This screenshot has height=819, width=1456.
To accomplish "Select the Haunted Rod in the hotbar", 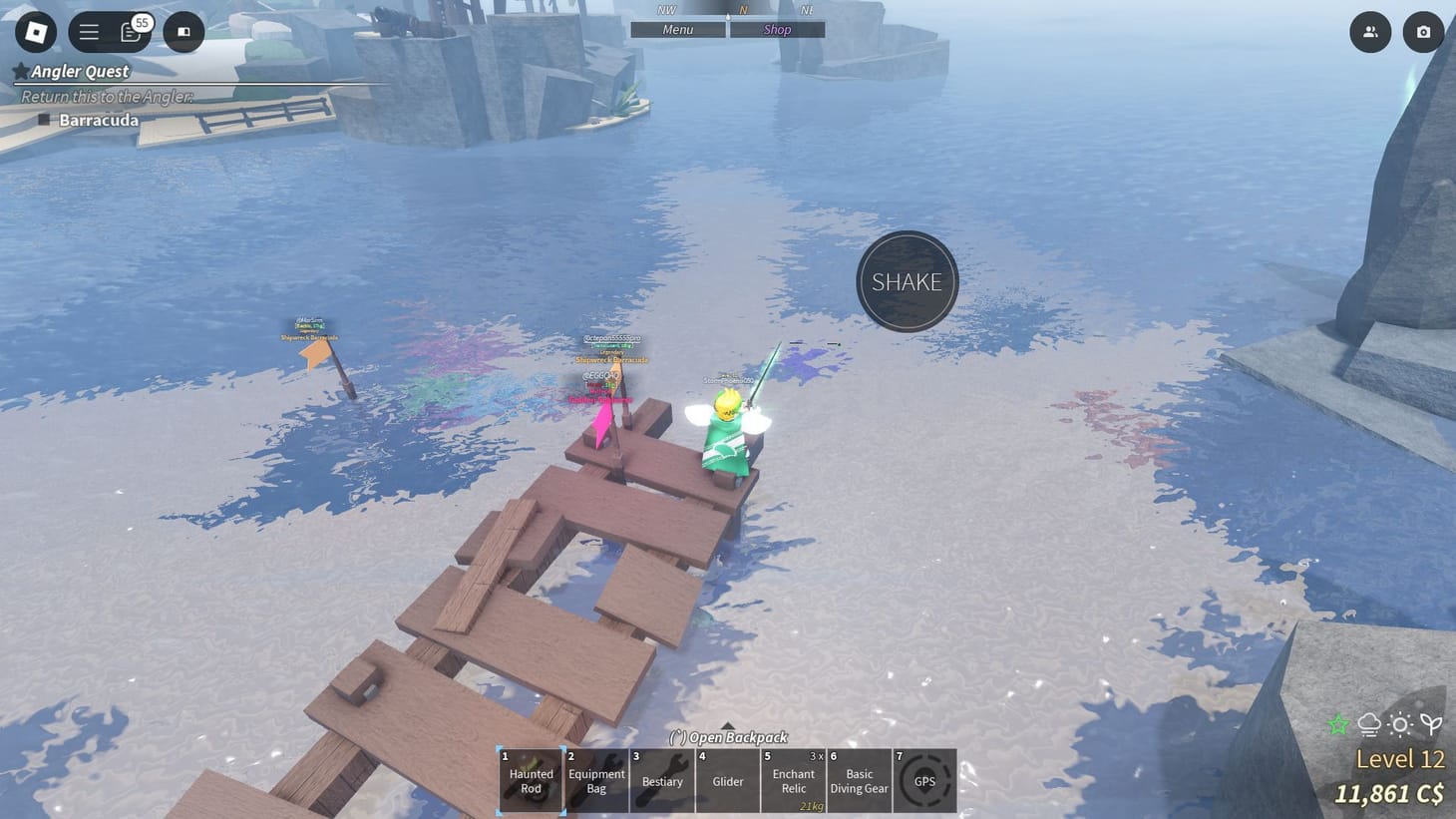I will (530, 780).
